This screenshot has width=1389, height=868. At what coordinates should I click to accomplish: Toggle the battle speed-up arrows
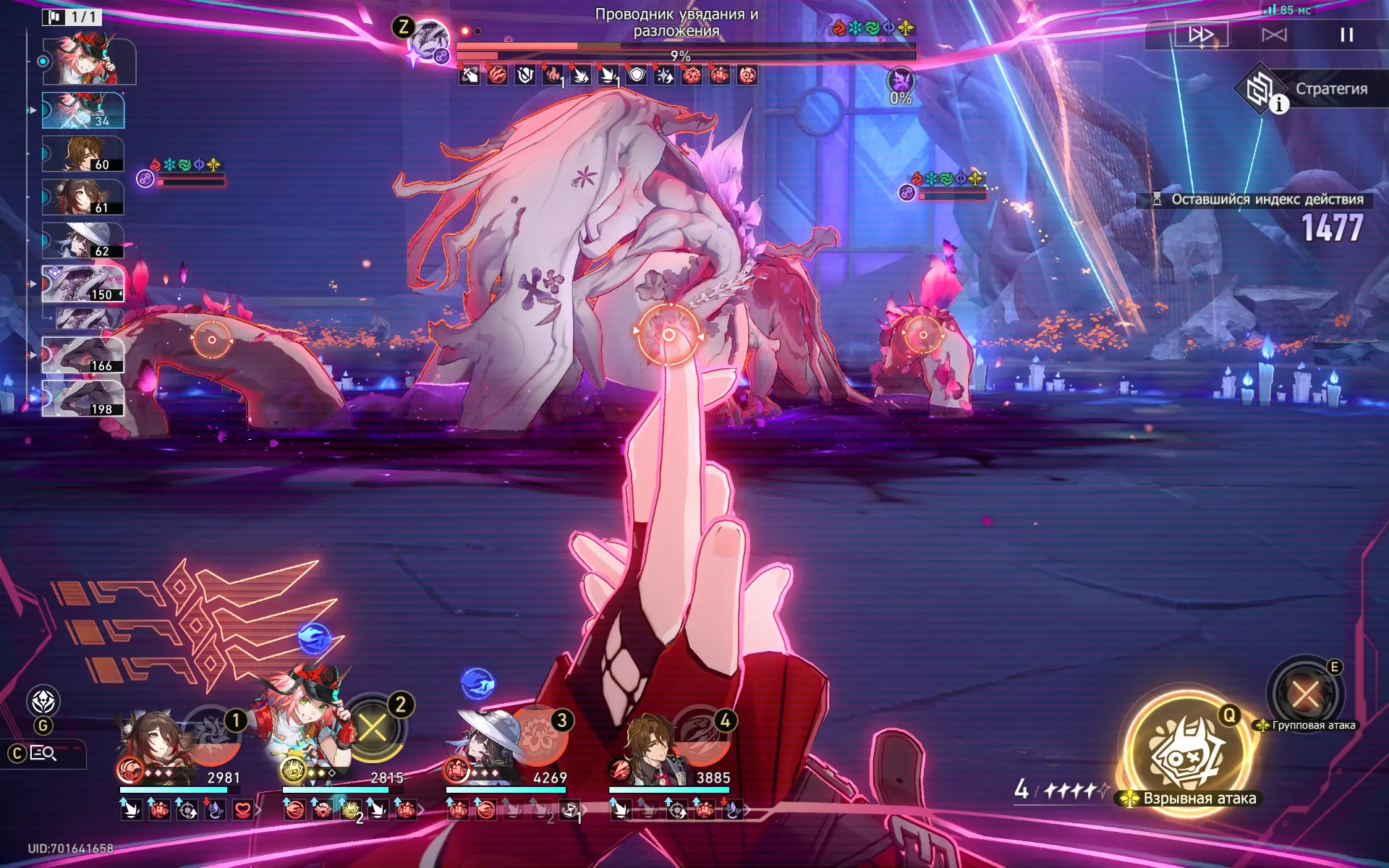(1201, 34)
